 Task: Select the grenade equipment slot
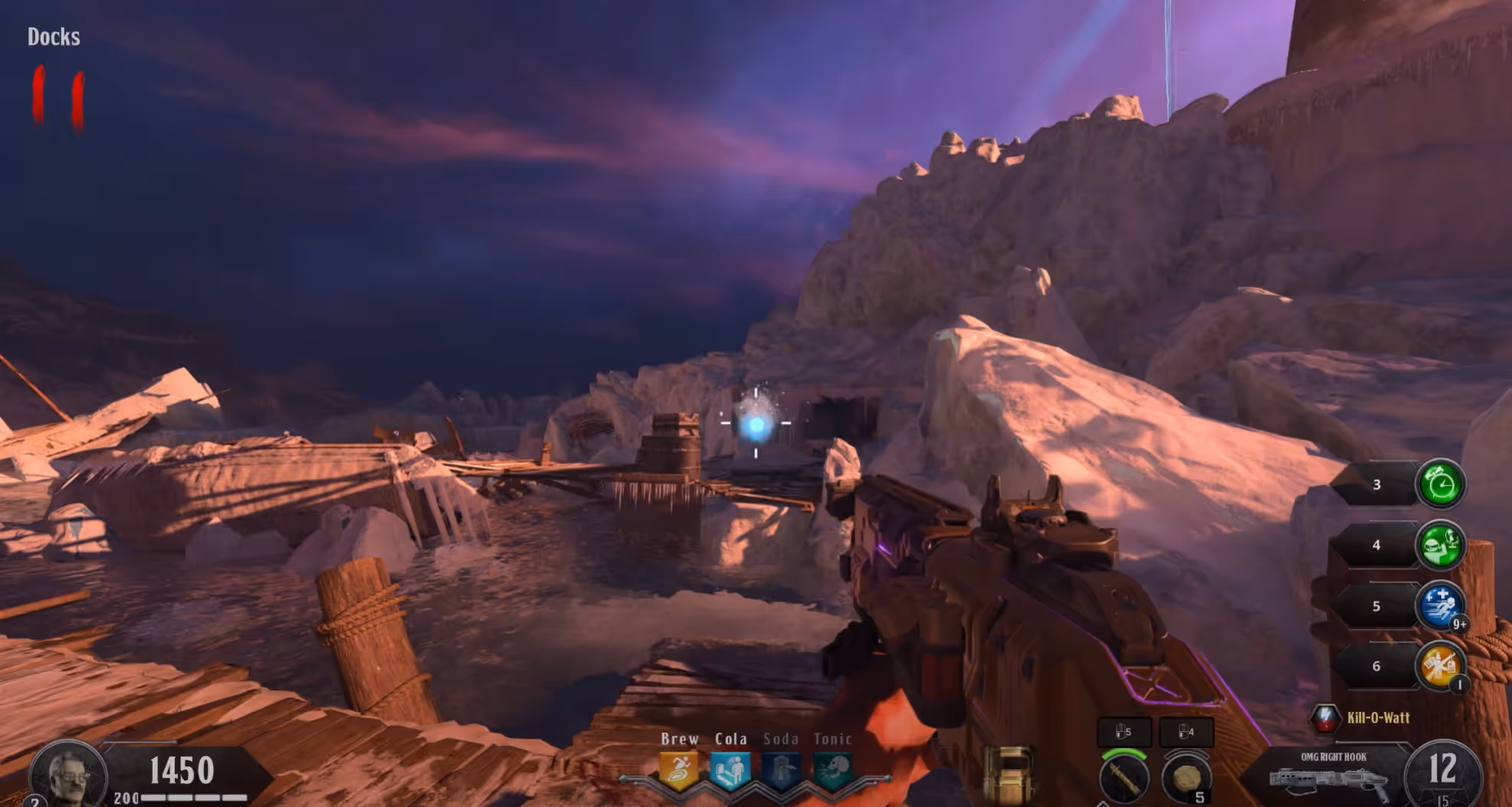1186,777
